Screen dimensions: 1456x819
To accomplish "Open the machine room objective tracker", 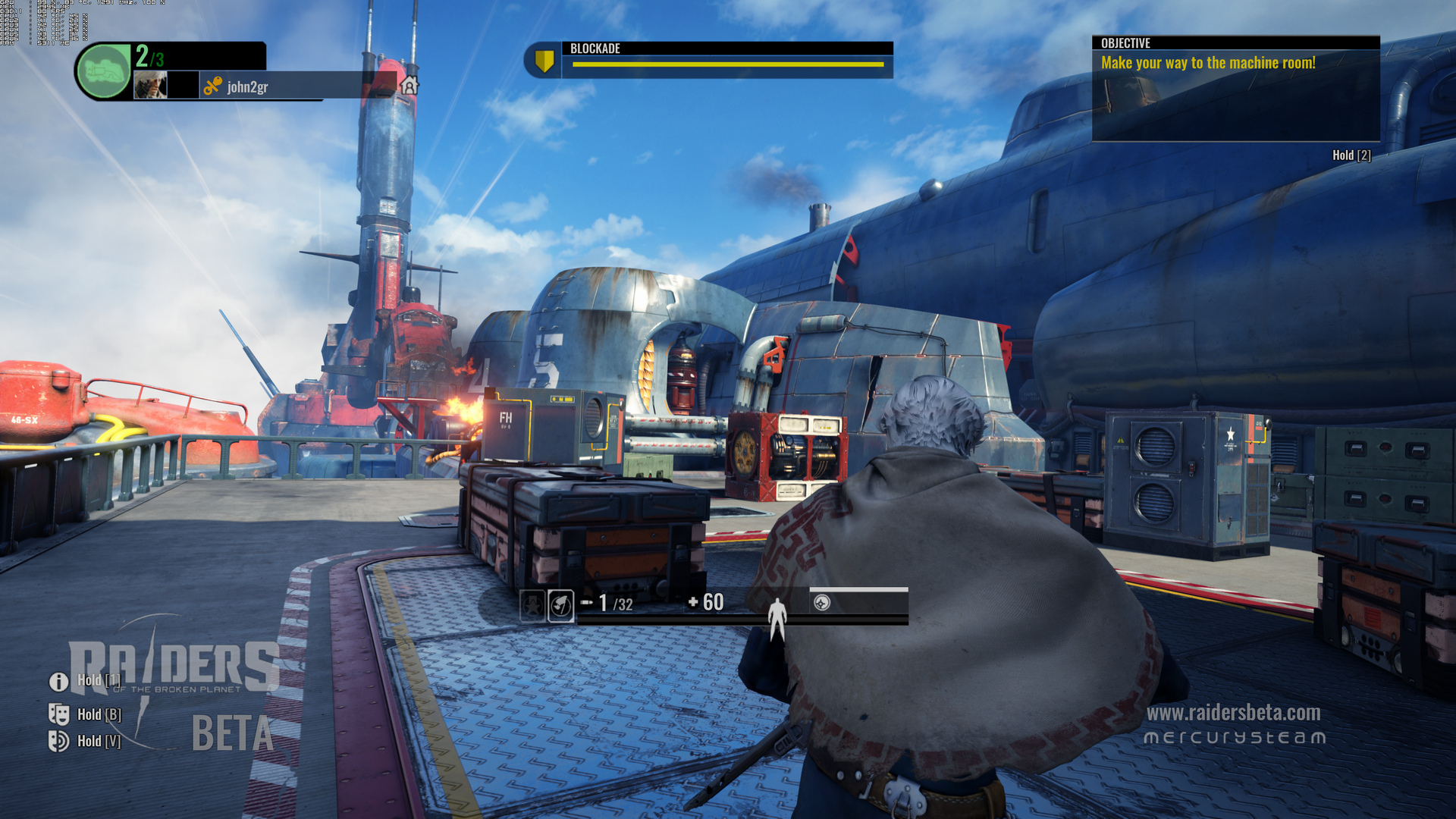I will [1235, 88].
